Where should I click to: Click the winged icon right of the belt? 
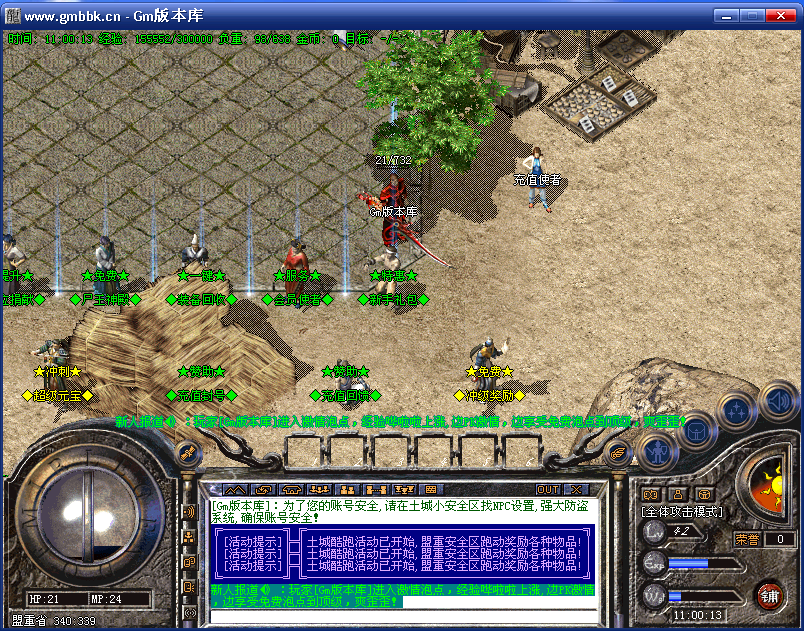pos(619,452)
